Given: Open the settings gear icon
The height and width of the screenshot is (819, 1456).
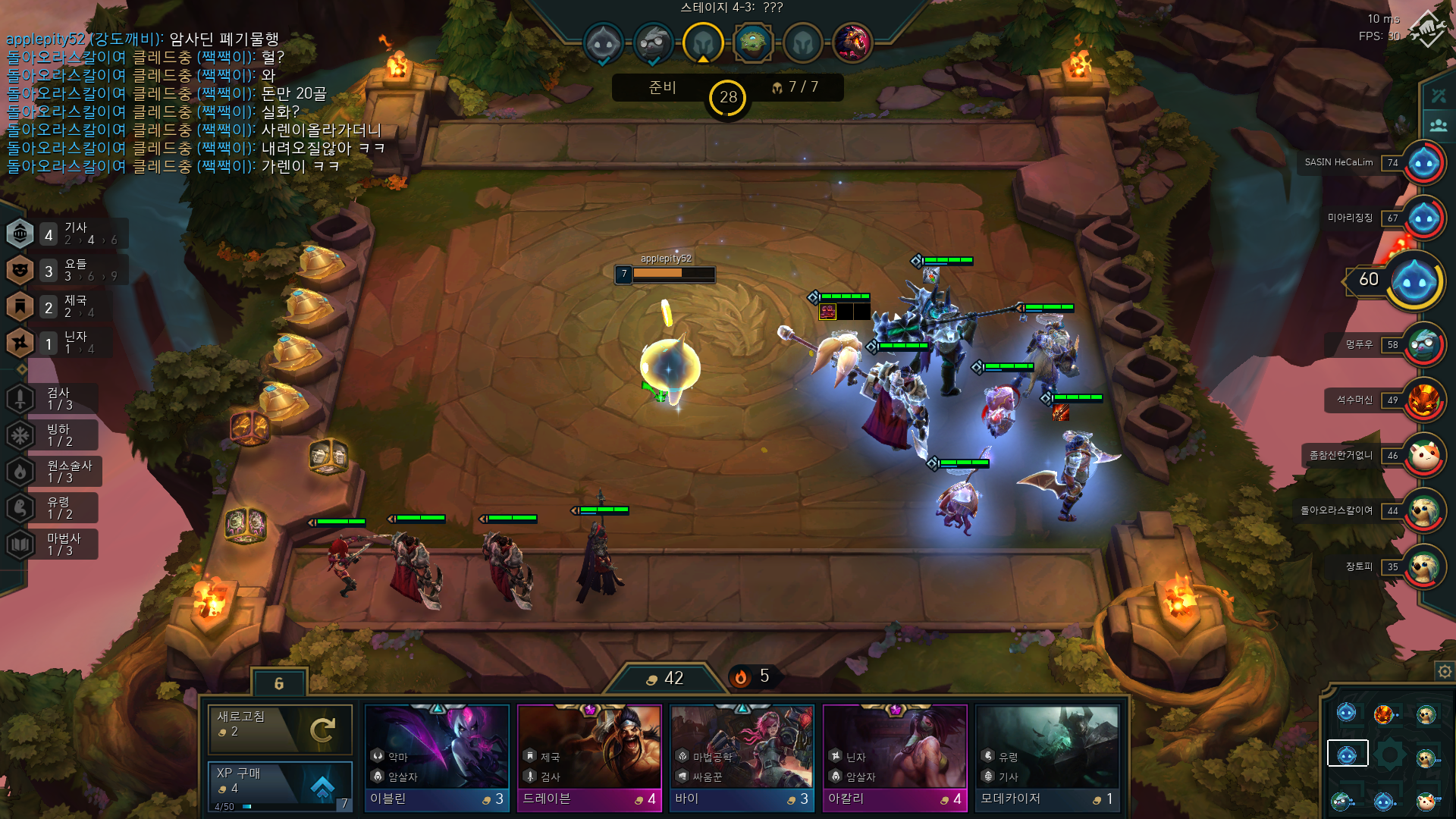Looking at the screenshot, I should 1445,671.
